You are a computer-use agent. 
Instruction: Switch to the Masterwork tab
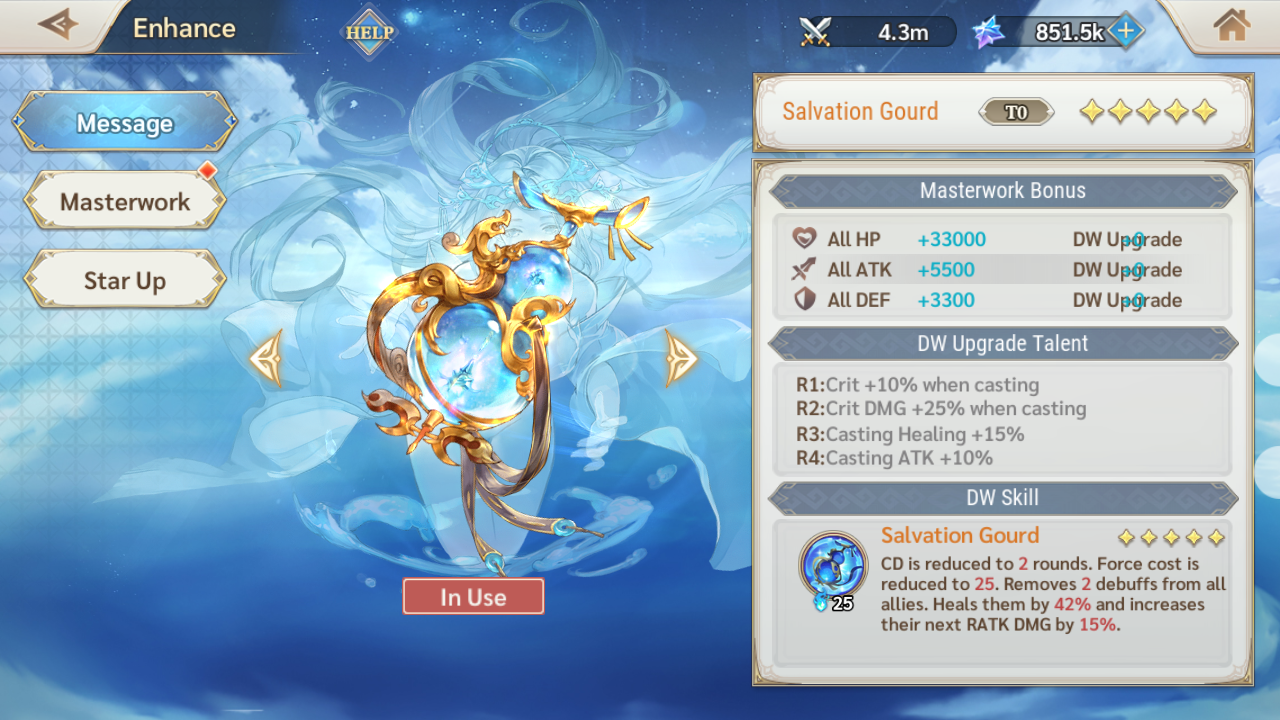tap(125, 201)
